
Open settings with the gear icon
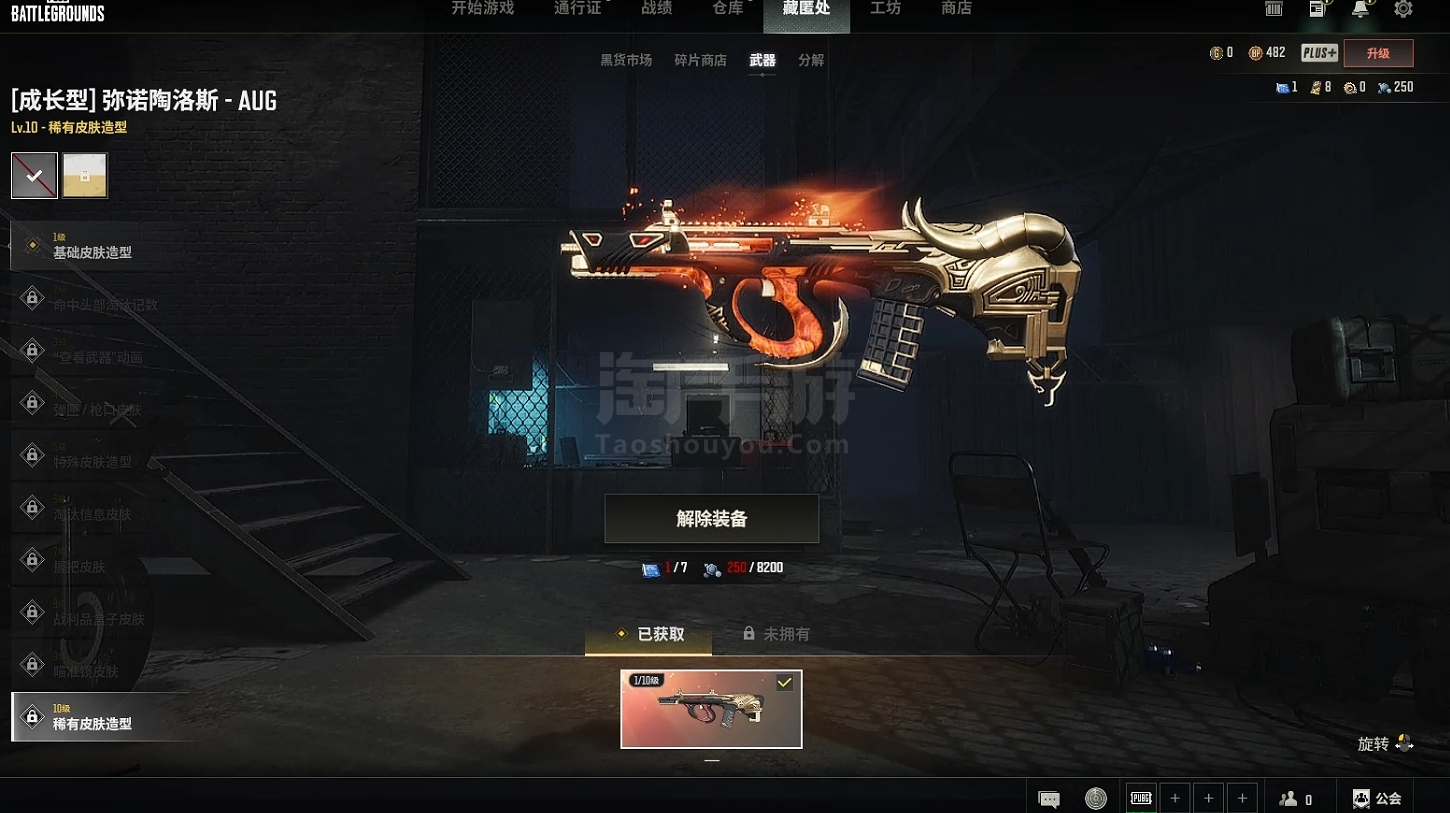tap(1403, 9)
